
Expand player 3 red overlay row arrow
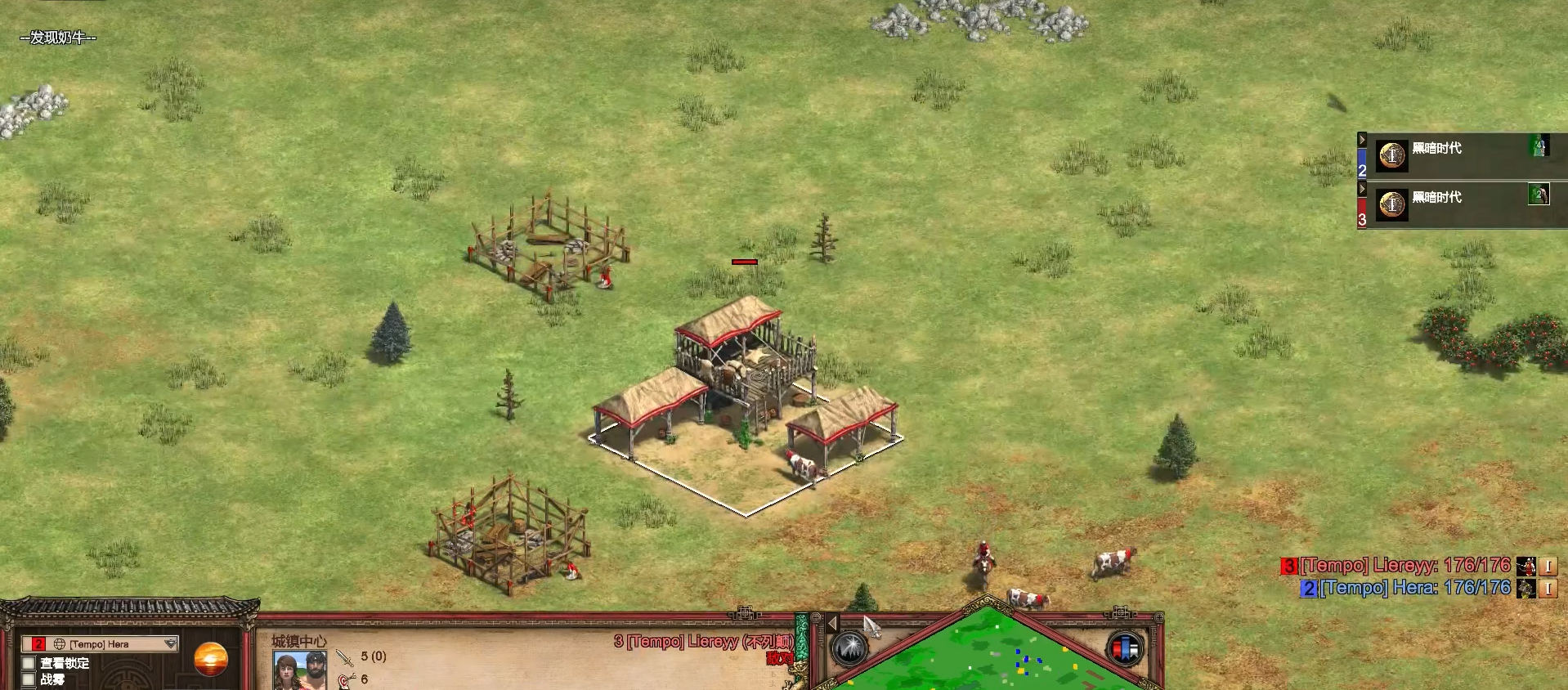(1362, 189)
